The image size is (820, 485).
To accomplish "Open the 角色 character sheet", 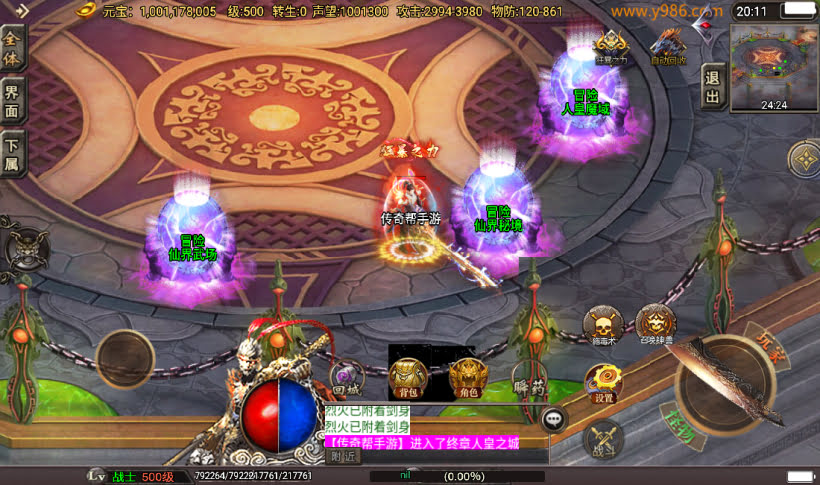I will [466, 377].
